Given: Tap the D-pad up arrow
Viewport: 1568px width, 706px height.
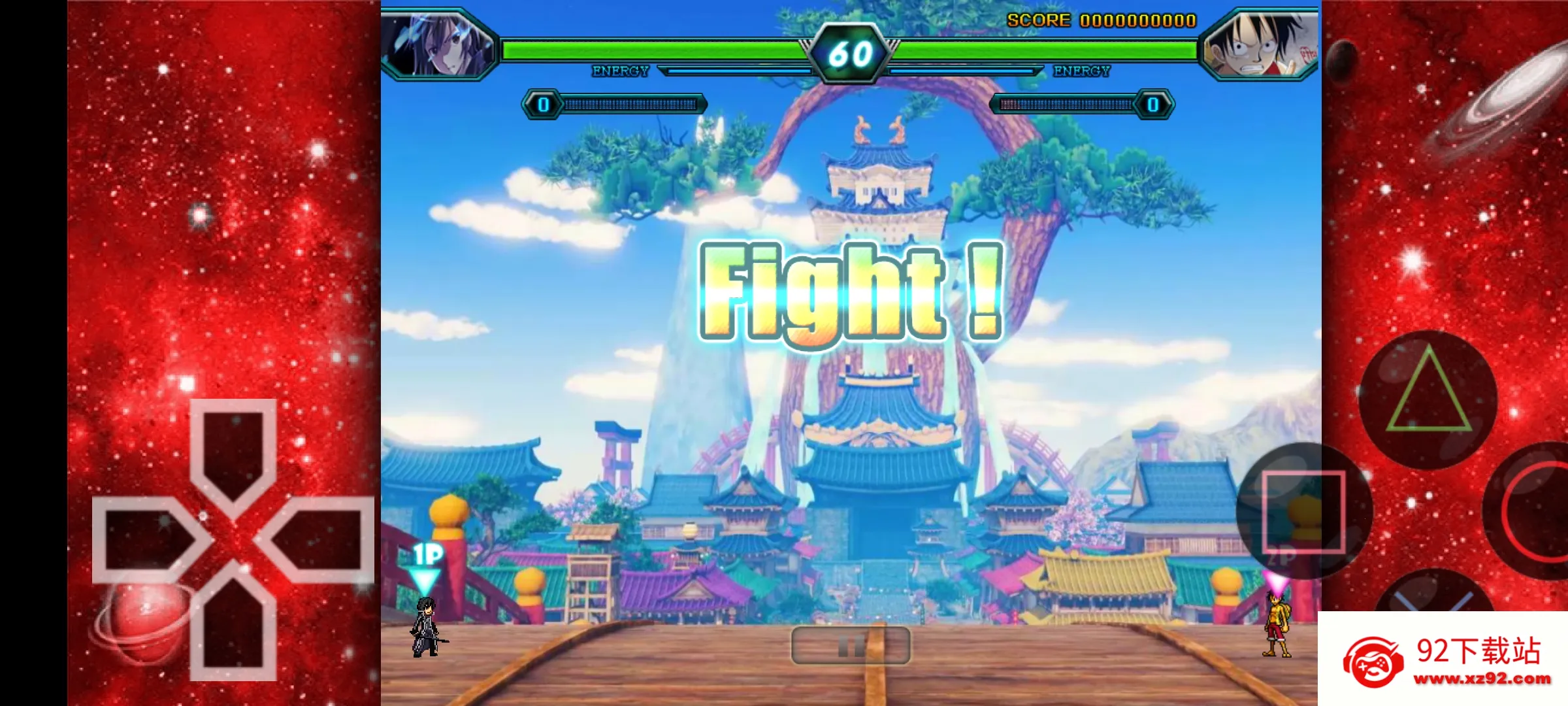Looking at the screenshot, I should coord(233,452).
